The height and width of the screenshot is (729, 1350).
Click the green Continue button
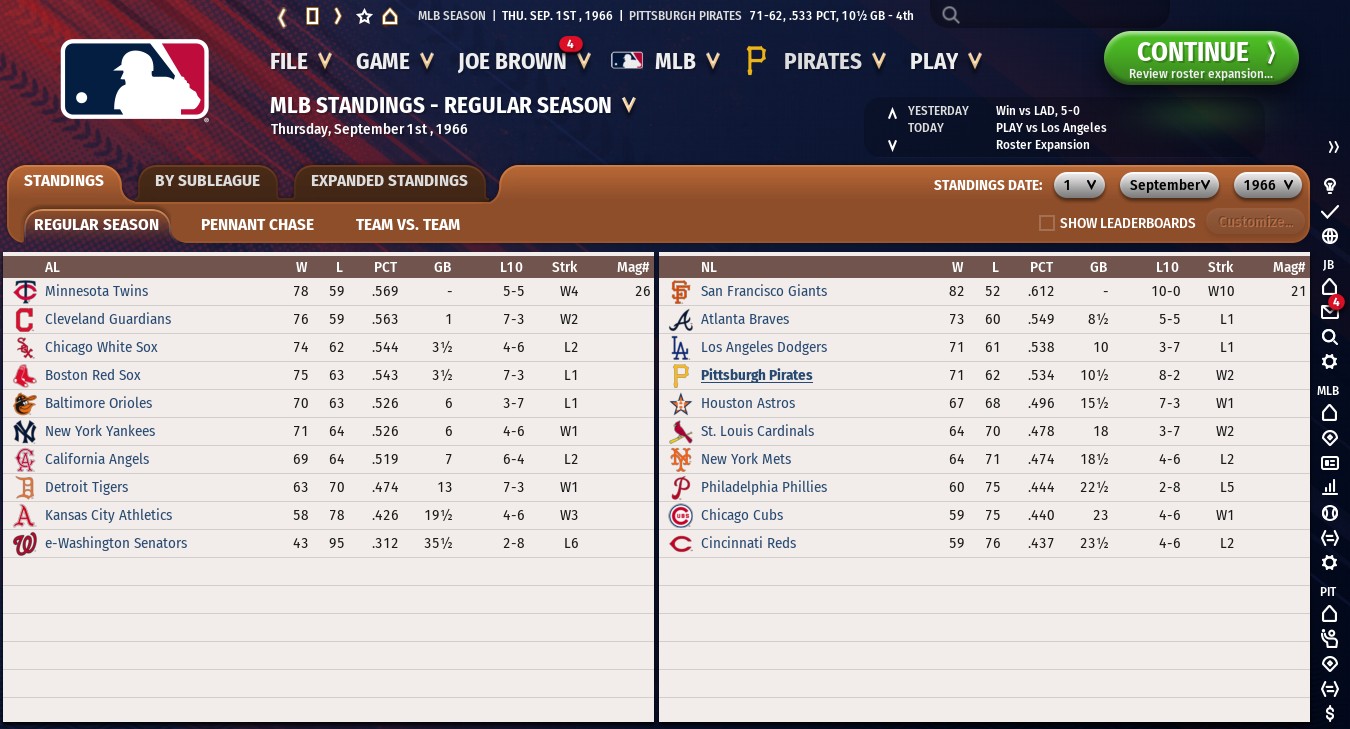coord(1200,58)
